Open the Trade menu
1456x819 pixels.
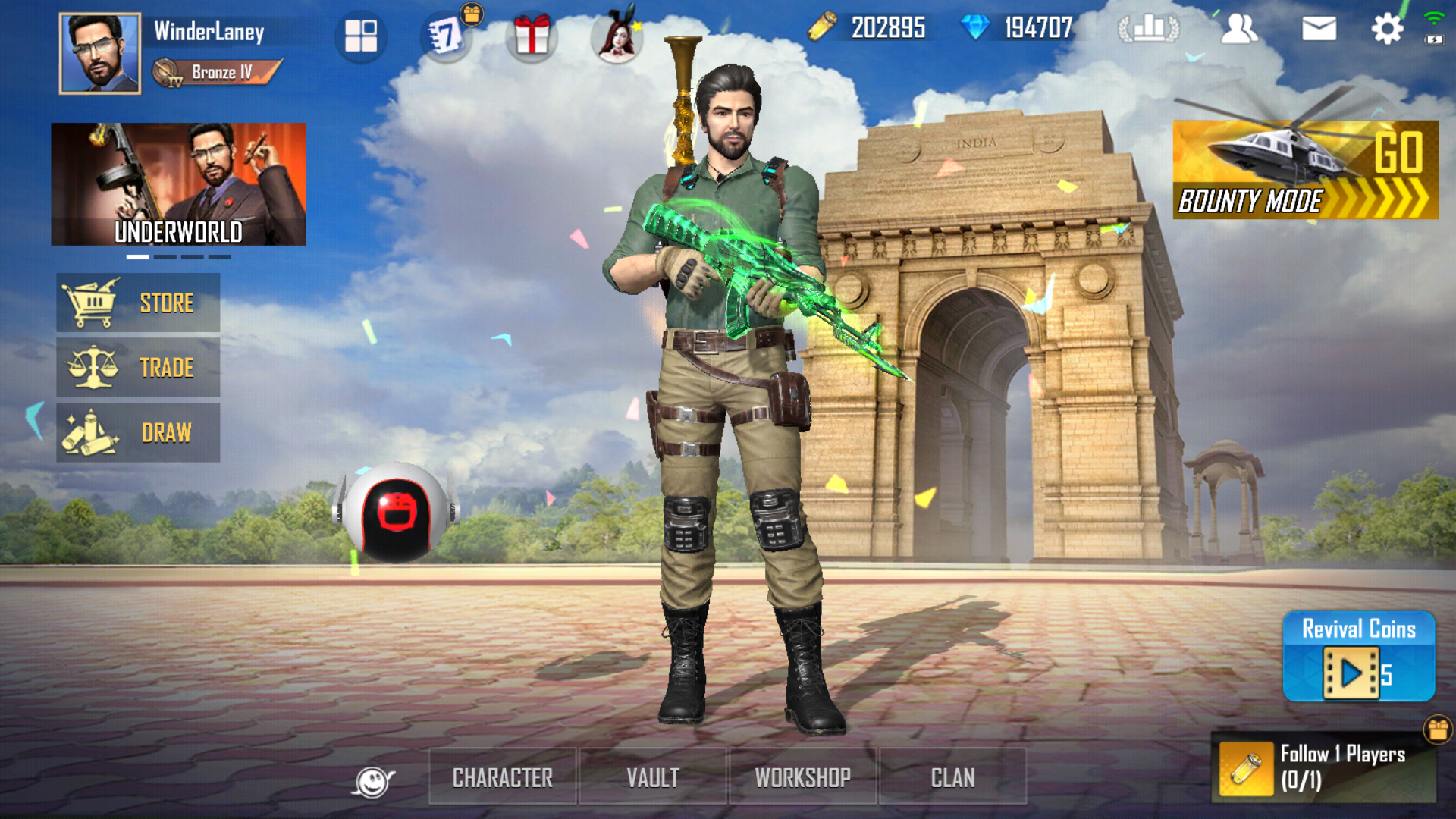137,368
